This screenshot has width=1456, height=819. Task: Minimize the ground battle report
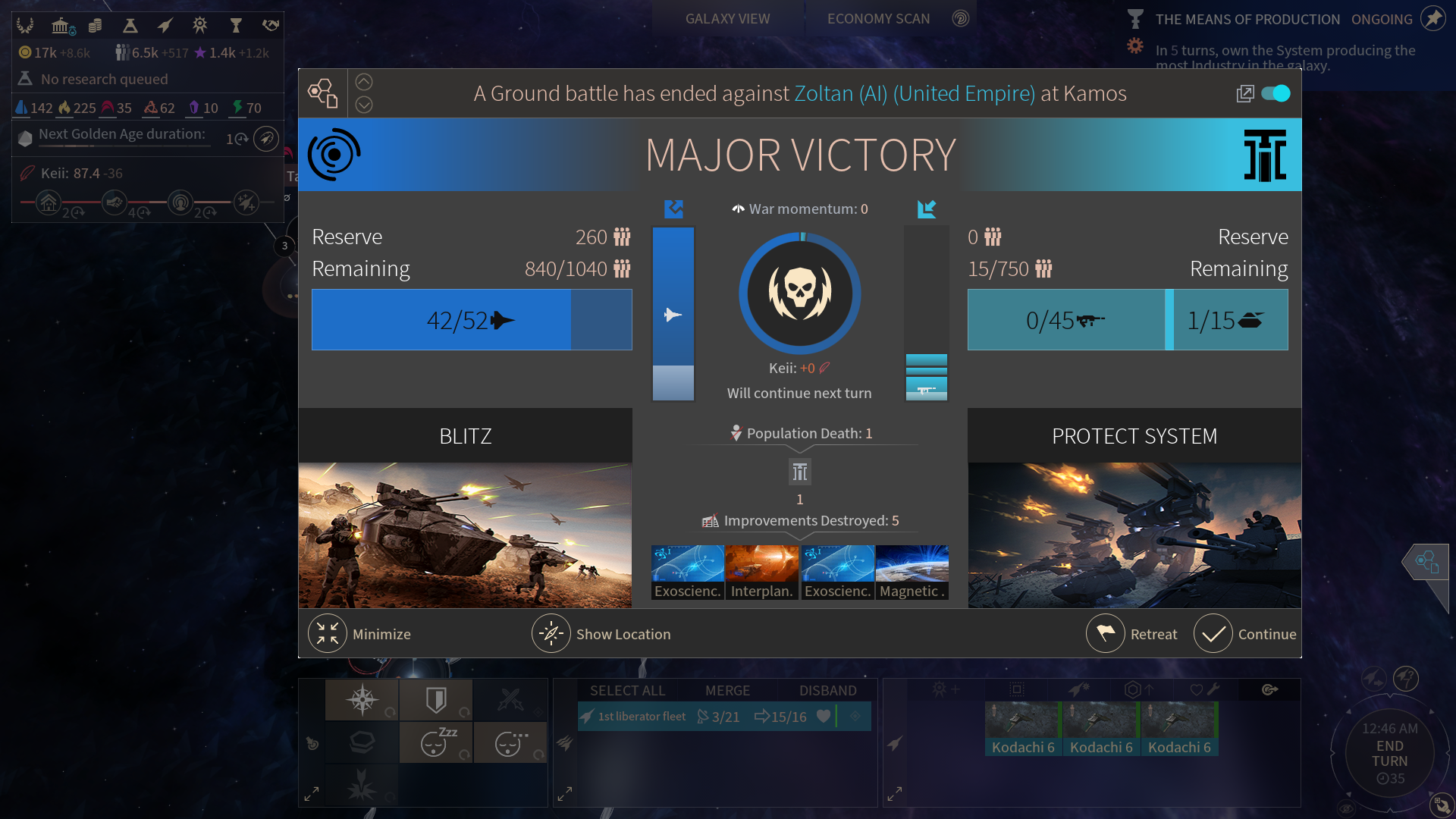[328, 634]
